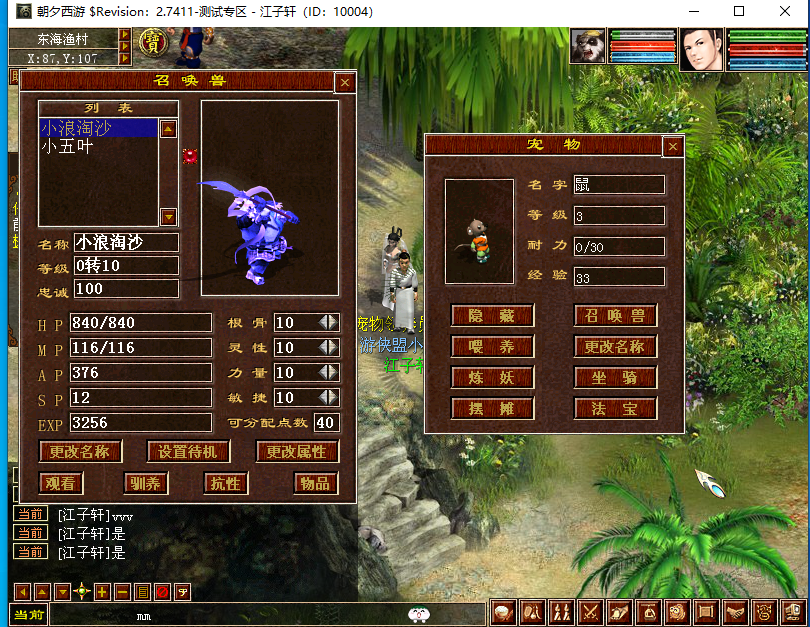Choose 摆摊 to set up a stall
The image size is (810, 627).
(492, 409)
